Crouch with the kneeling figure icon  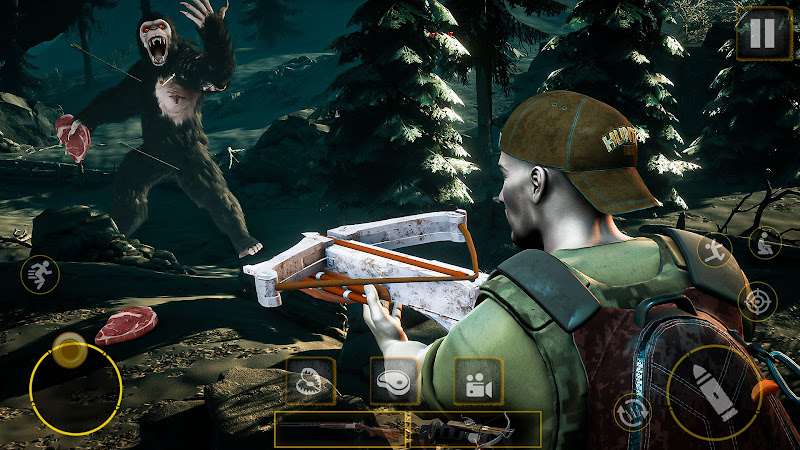pos(765,243)
